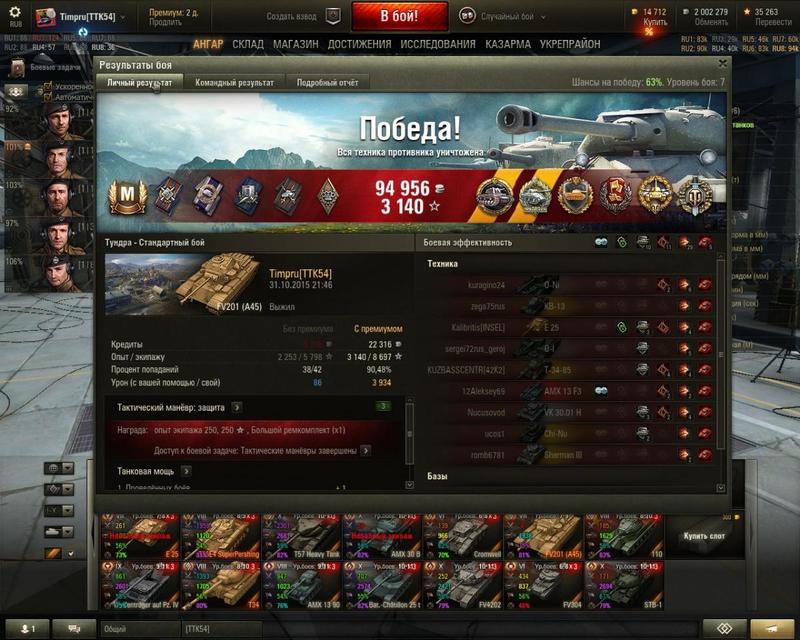The height and width of the screenshot is (640, 800).
Task: Choose the Cromwell tank in the carousel
Action: [461, 537]
